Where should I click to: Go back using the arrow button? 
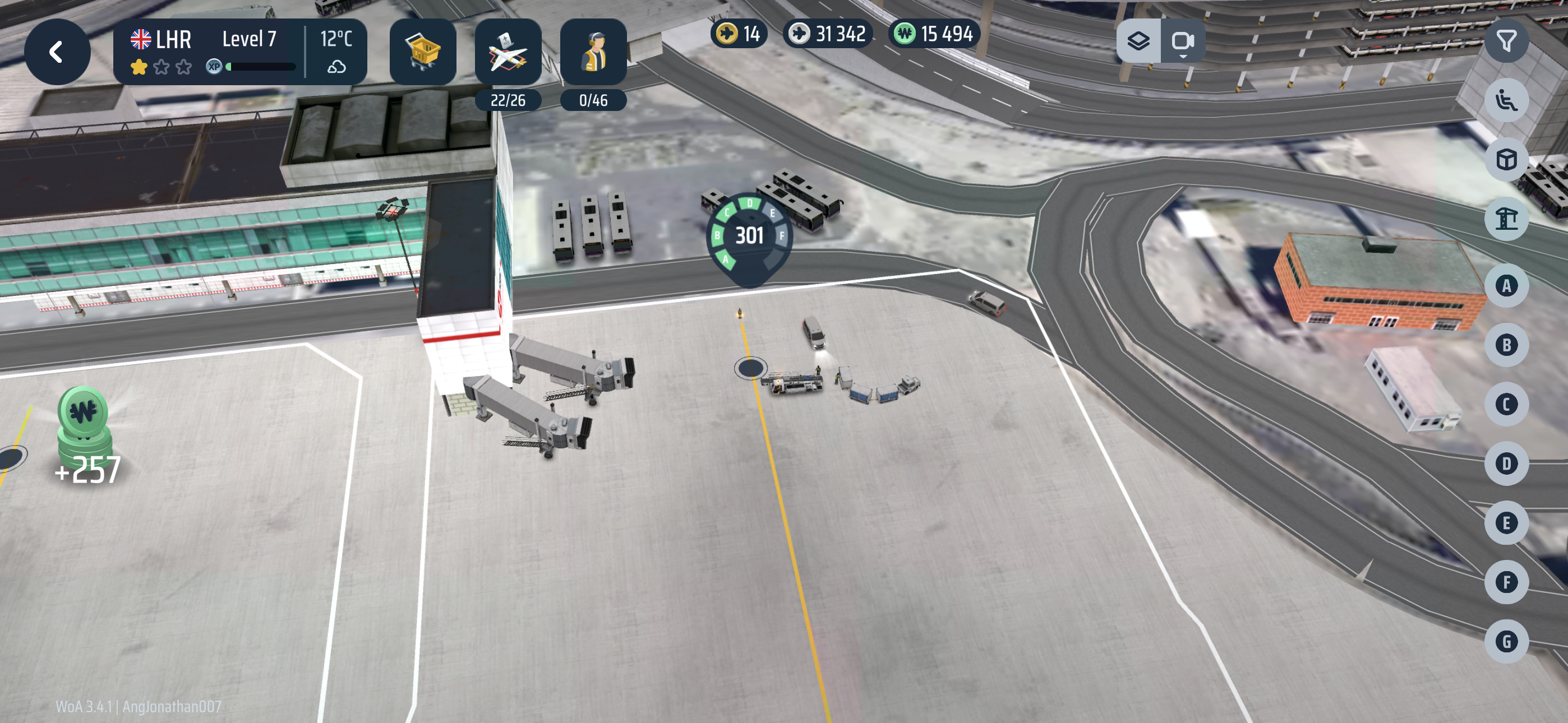point(57,52)
